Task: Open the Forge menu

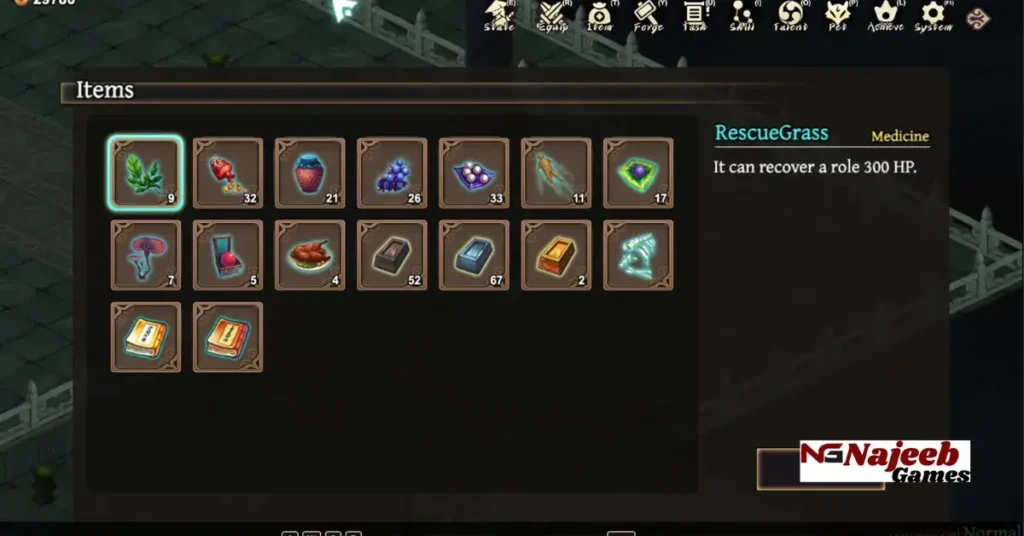Action: click(x=648, y=14)
